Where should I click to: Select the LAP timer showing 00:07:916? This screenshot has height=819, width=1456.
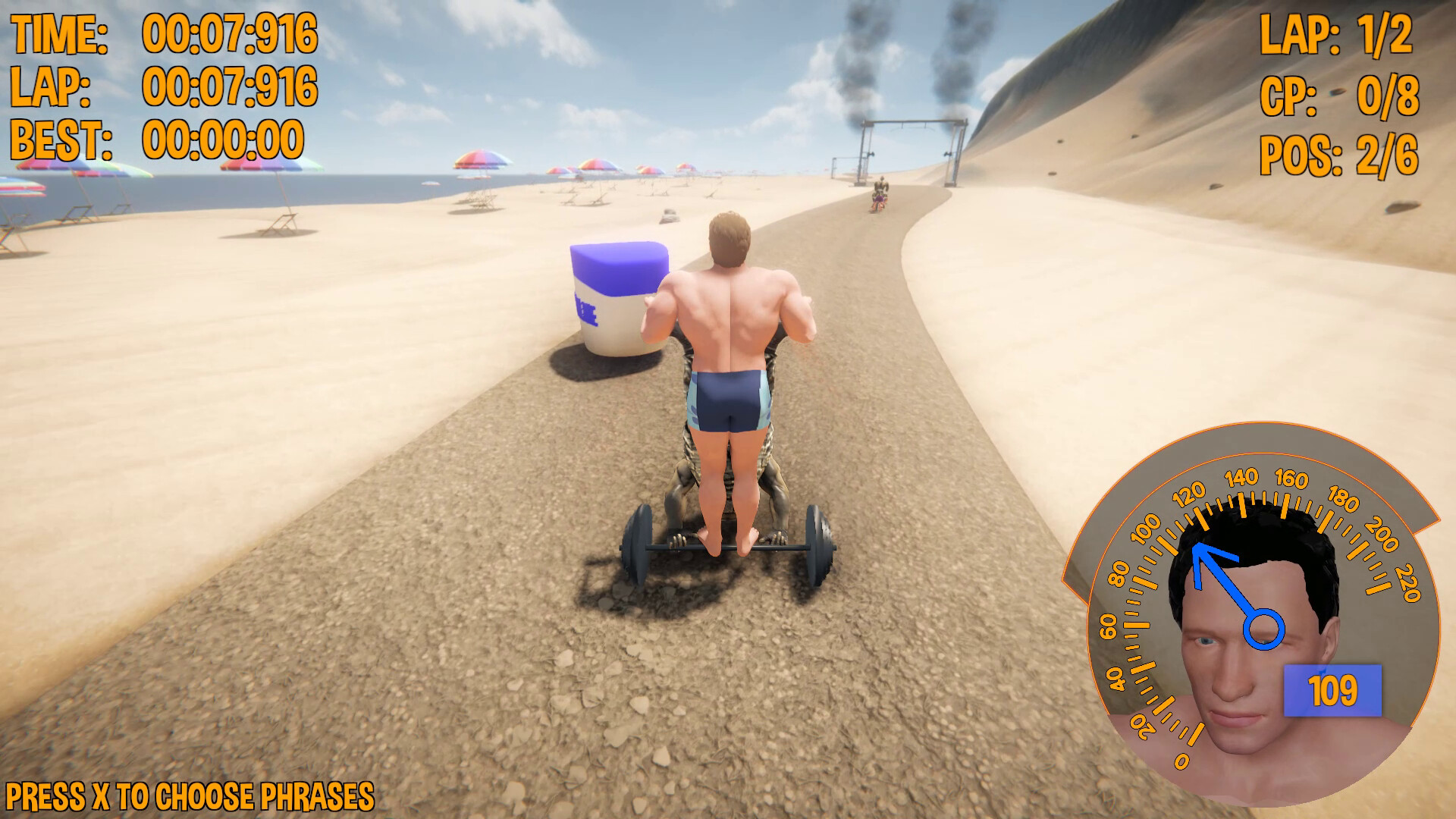point(227,81)
